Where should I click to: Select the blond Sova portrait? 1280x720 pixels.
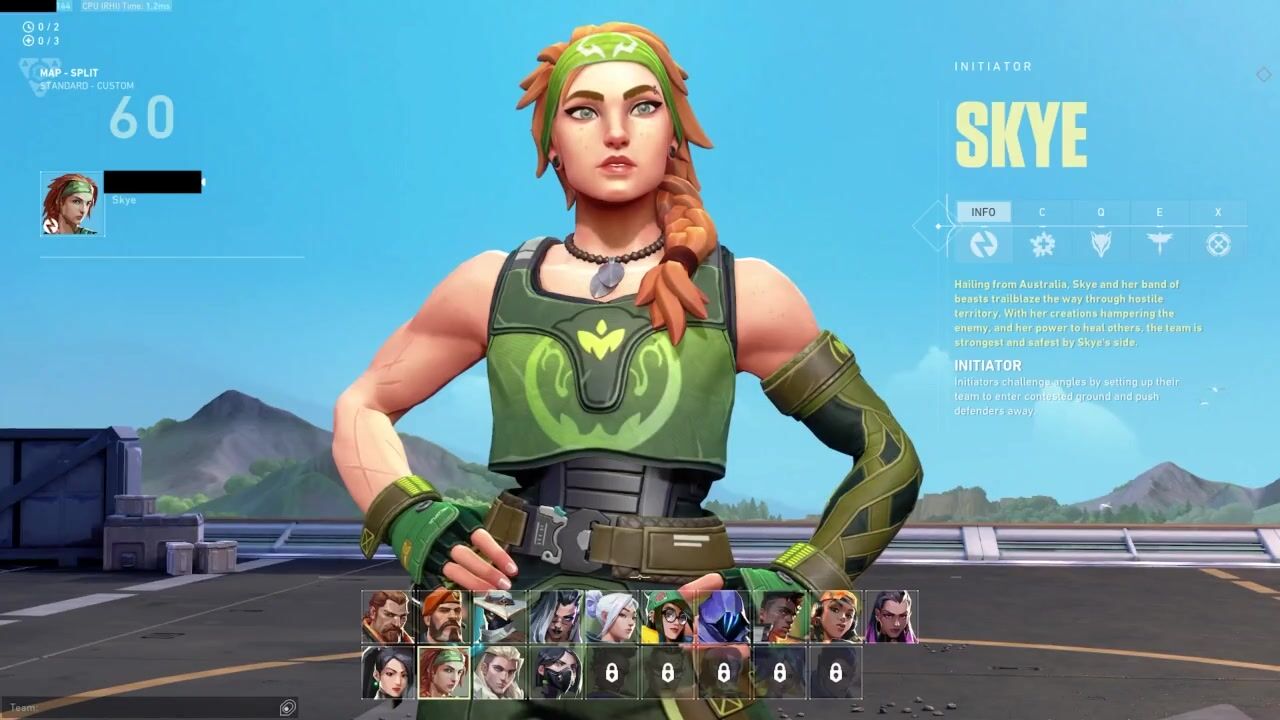[x=499, y=673]
